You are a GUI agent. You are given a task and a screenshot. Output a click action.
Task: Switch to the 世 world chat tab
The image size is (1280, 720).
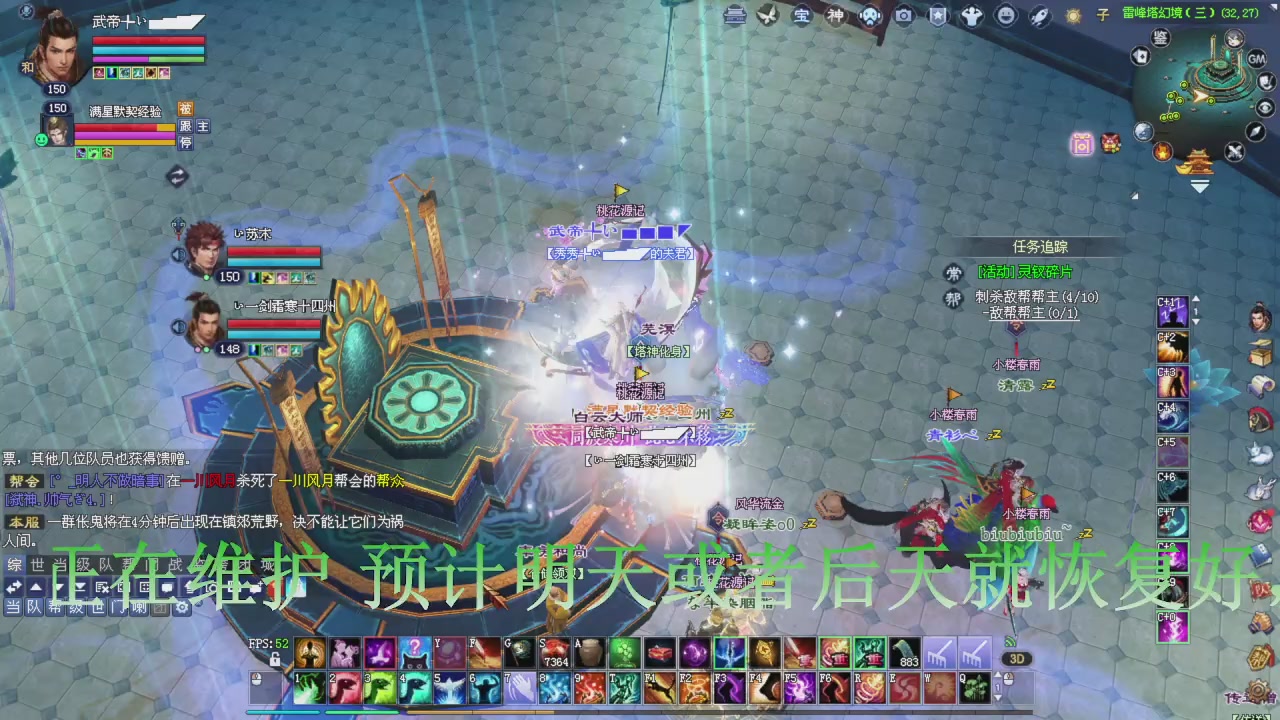[37, 566]
